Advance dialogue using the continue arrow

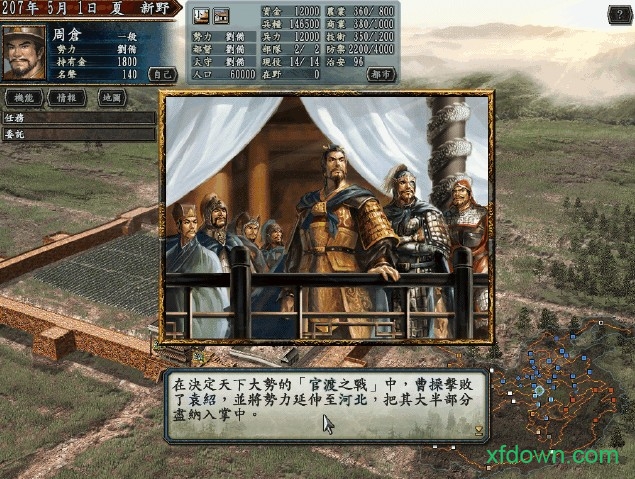tap(479, 430)
